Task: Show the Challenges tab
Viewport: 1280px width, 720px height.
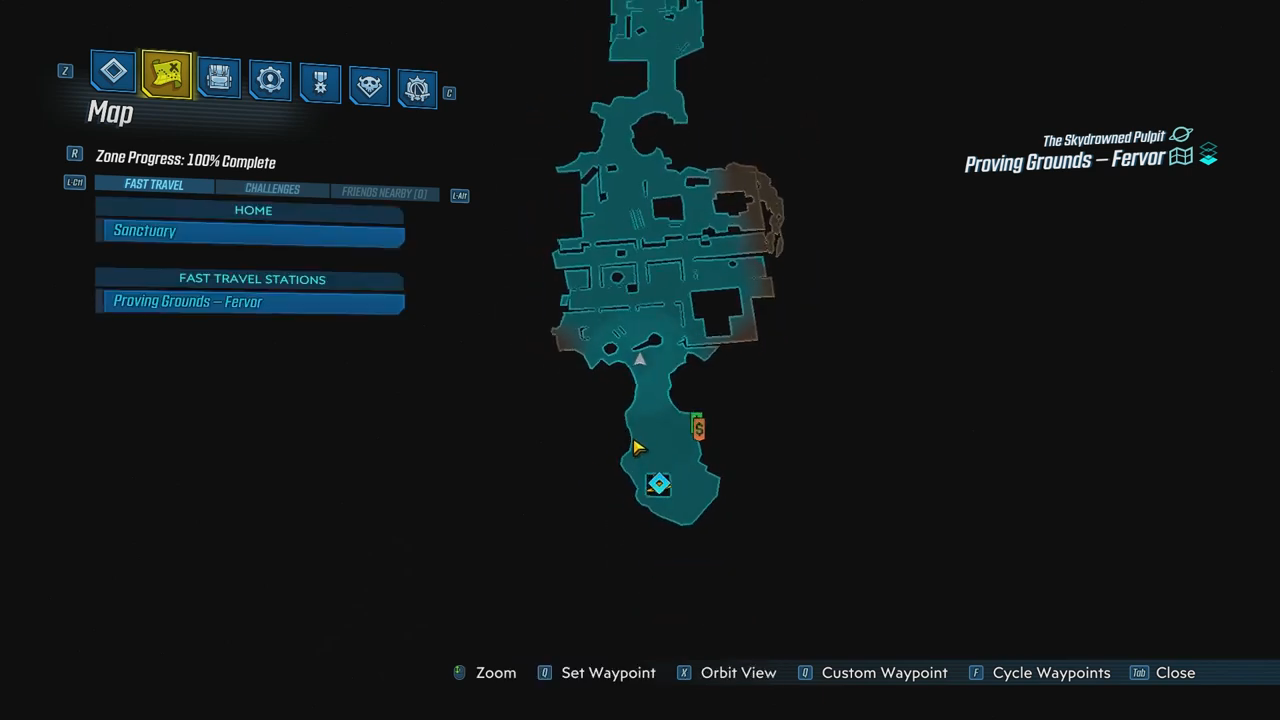Action: [272, 189]
